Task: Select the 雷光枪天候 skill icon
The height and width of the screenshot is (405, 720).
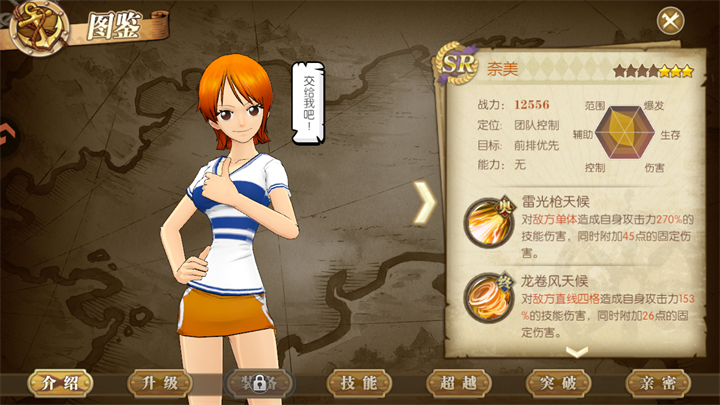Action: tap(489, 219)
